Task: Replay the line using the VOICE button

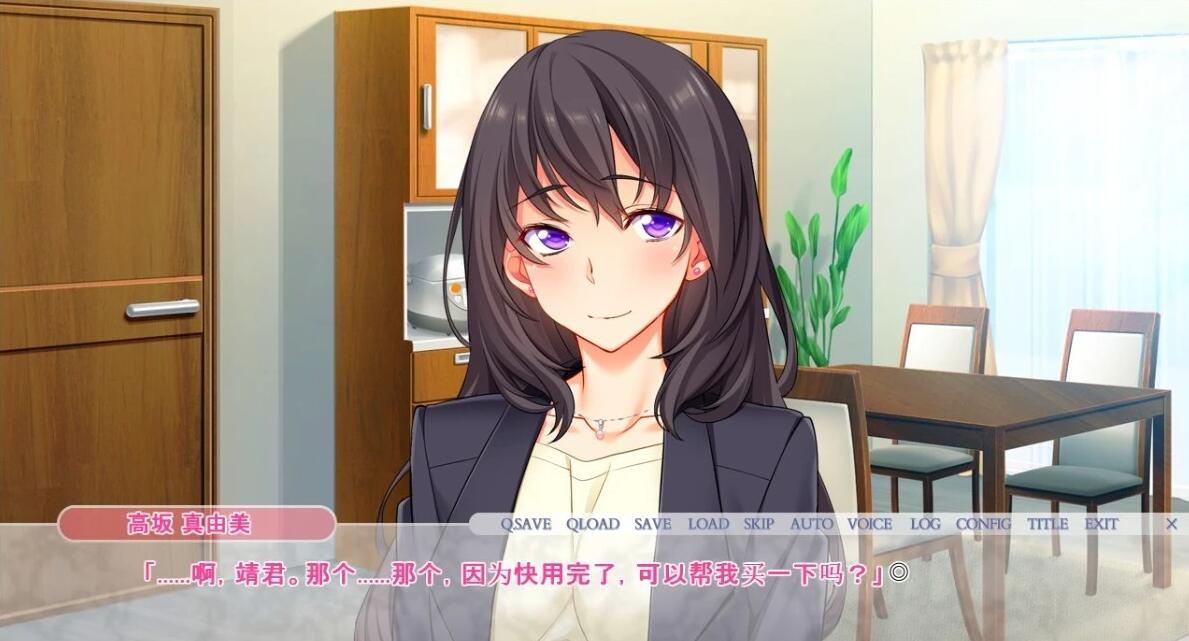Action: (869, 523)
